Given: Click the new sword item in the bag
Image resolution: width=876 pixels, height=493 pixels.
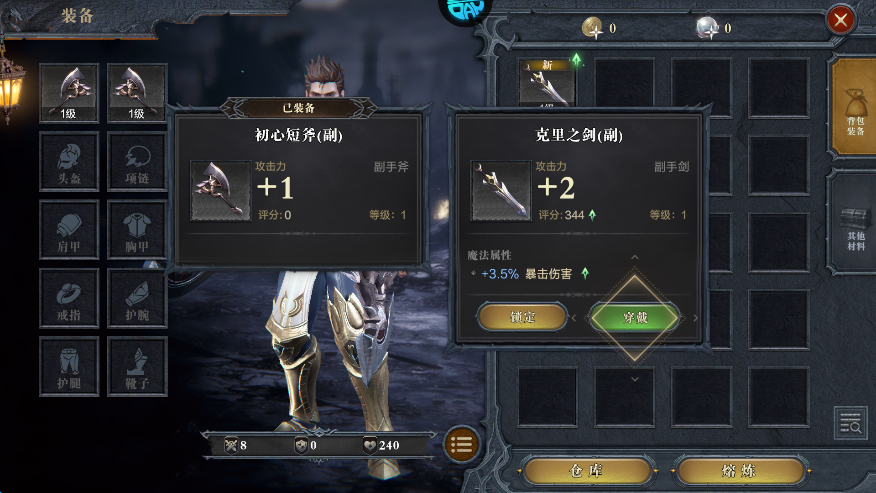Looking at the screenshot, I should click(x=547, y=82).
